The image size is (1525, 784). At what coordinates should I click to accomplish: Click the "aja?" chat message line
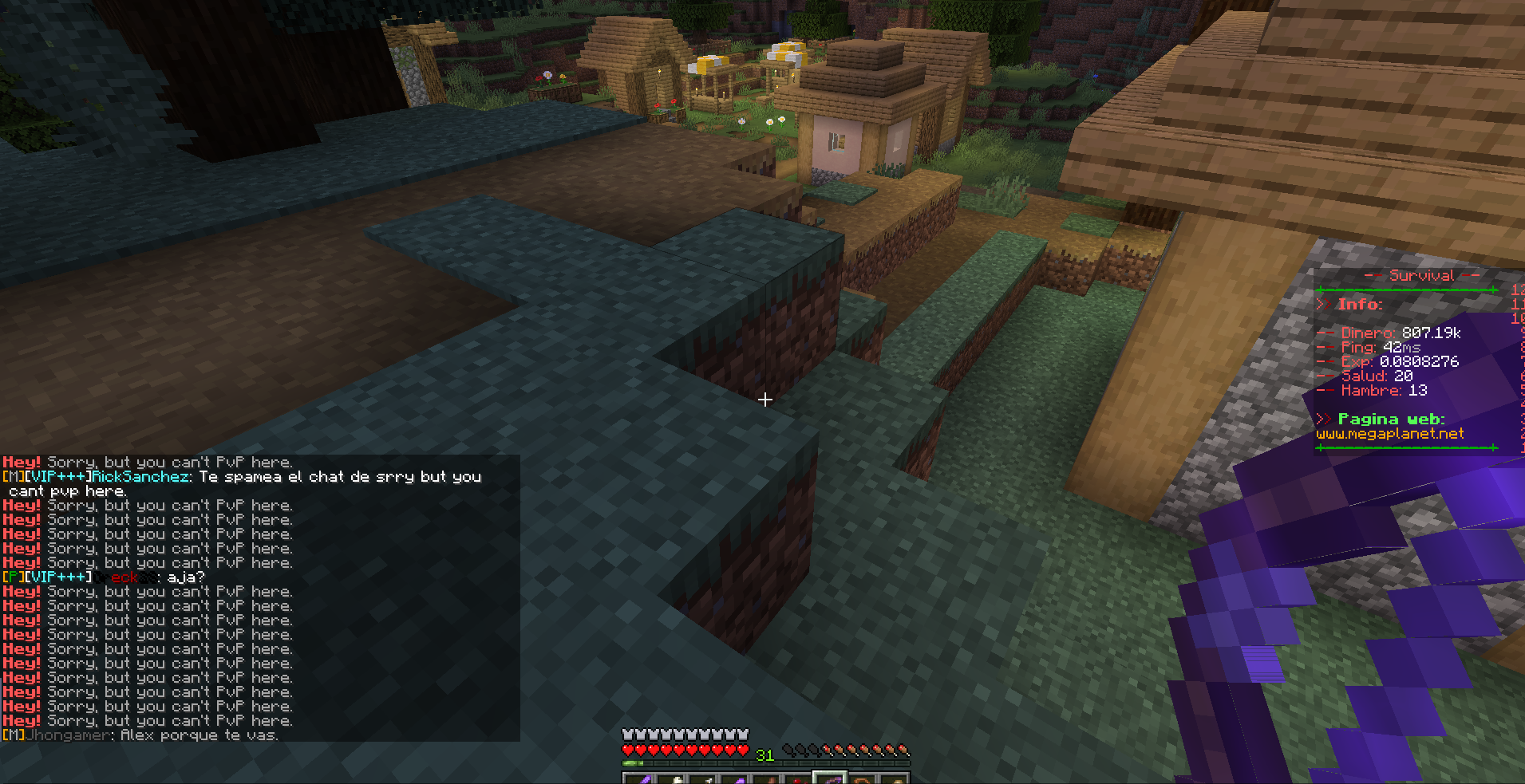[x=185, y=577]
